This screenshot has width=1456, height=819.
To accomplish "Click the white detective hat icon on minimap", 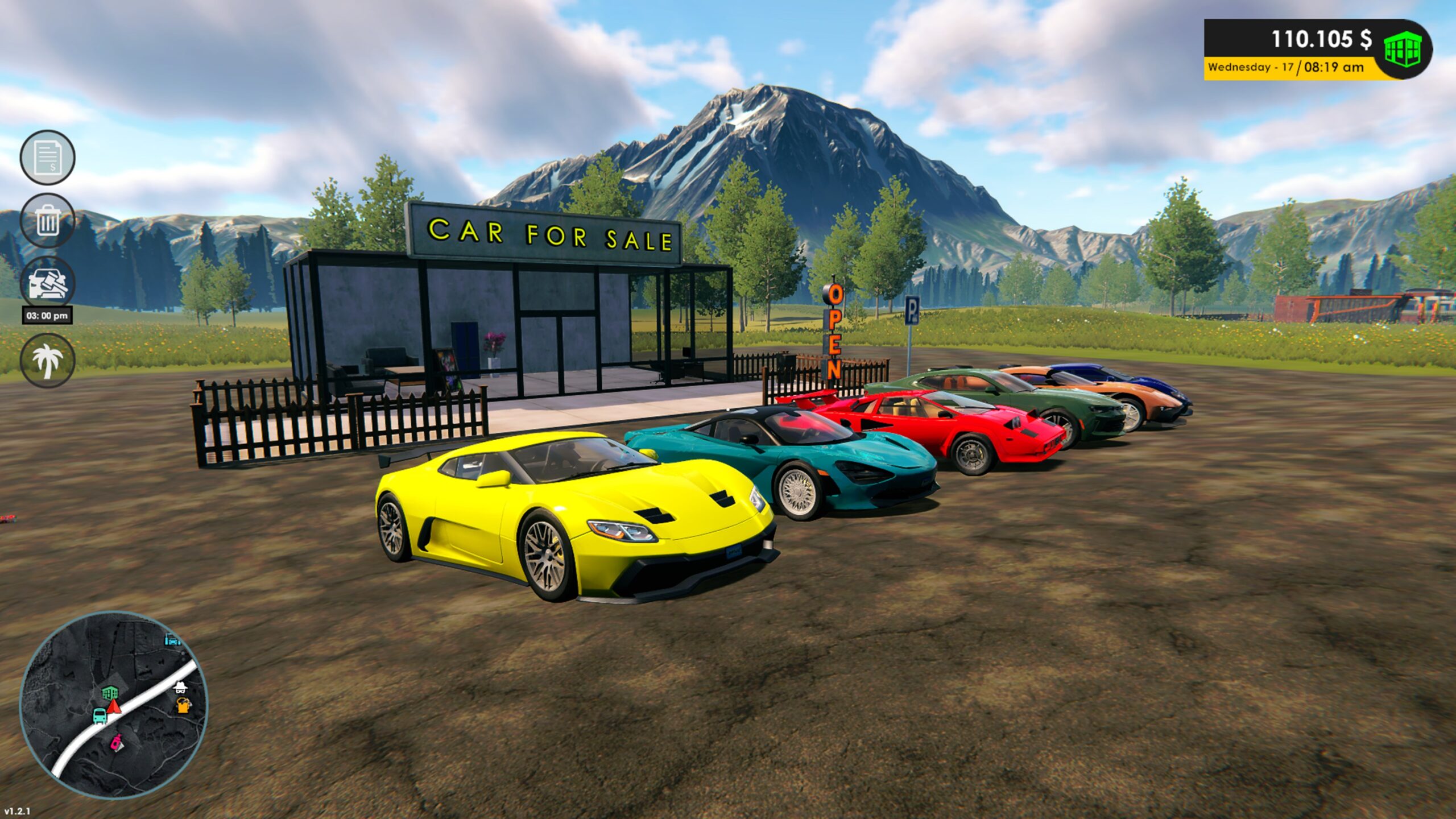I will [x=180, y=688].
